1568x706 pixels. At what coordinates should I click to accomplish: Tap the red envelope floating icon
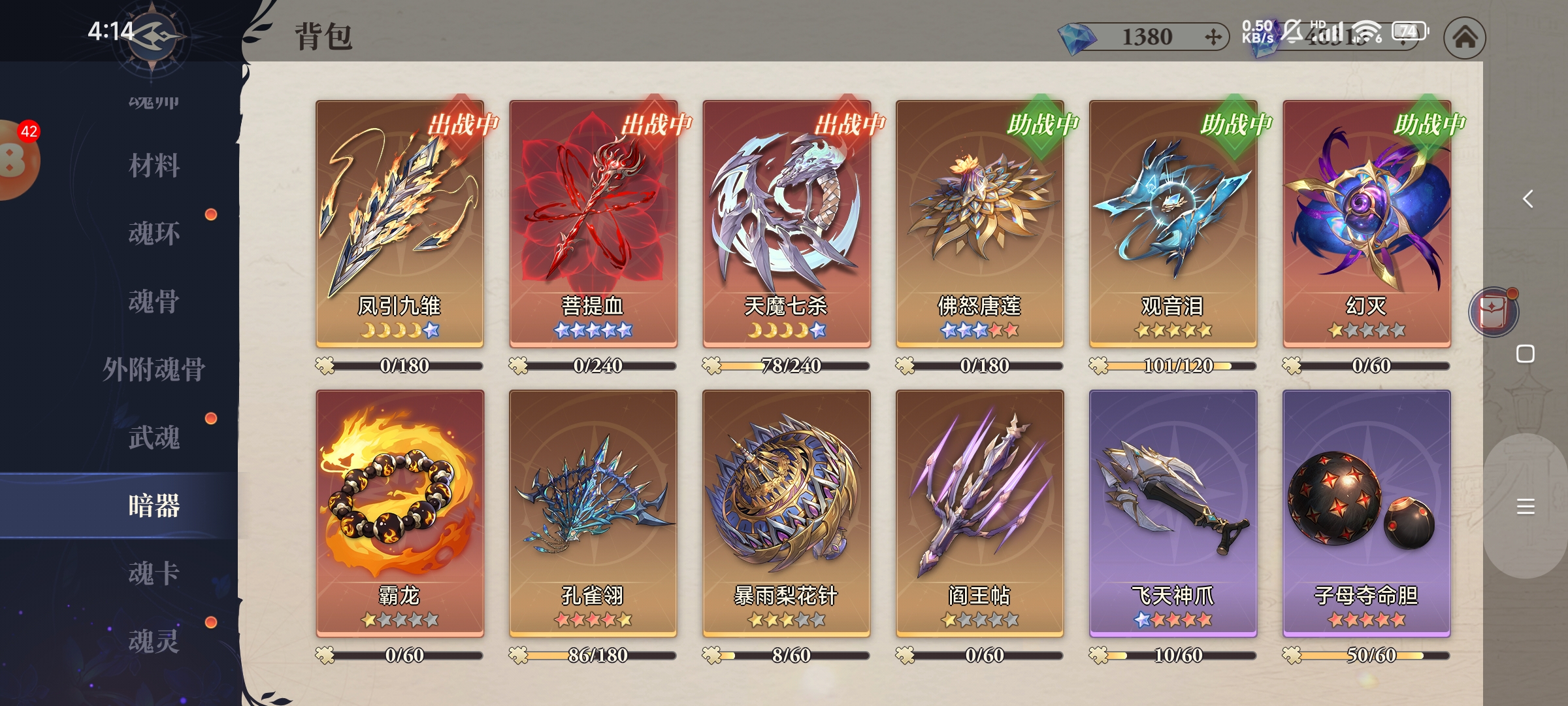click(1494, 312)
